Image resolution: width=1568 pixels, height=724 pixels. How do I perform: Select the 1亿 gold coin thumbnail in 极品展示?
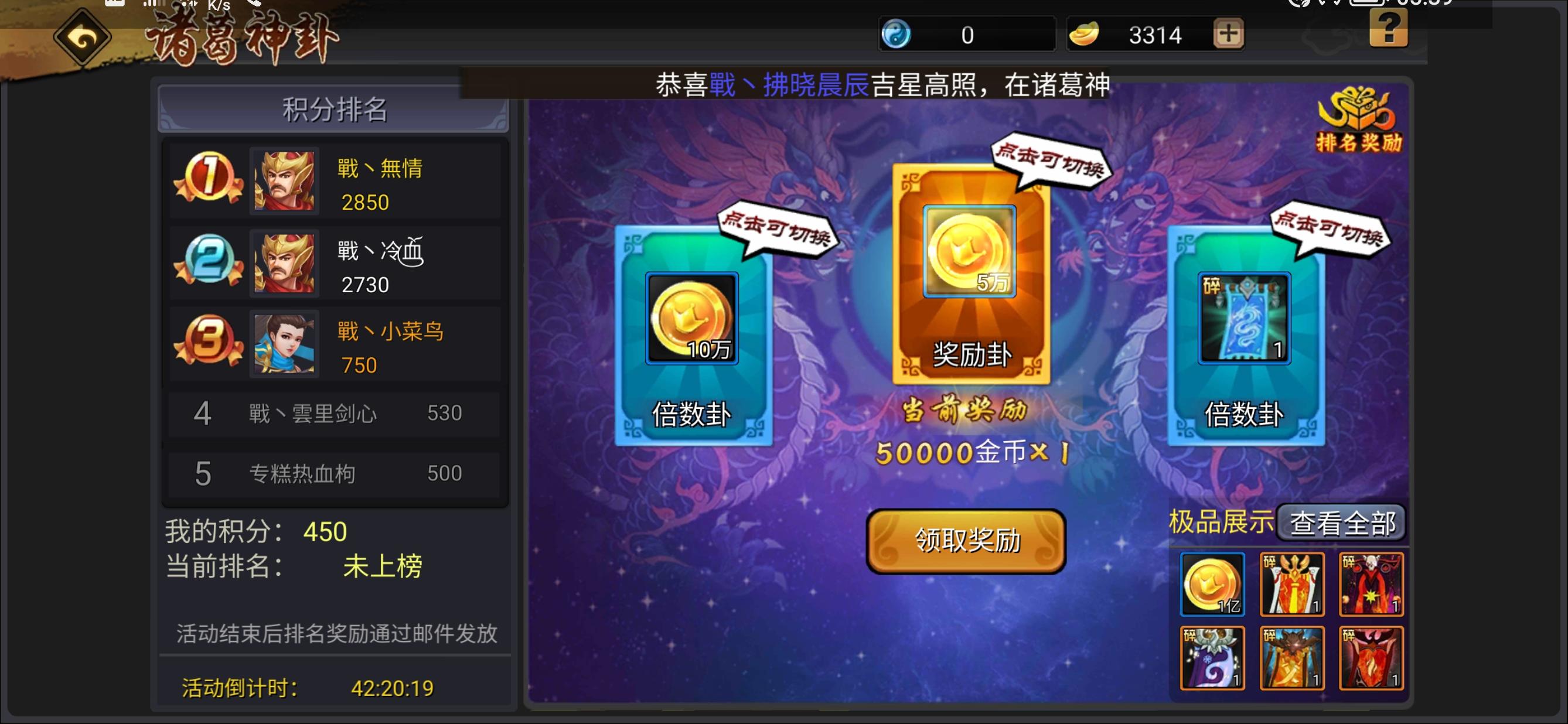coord(1212,583)
